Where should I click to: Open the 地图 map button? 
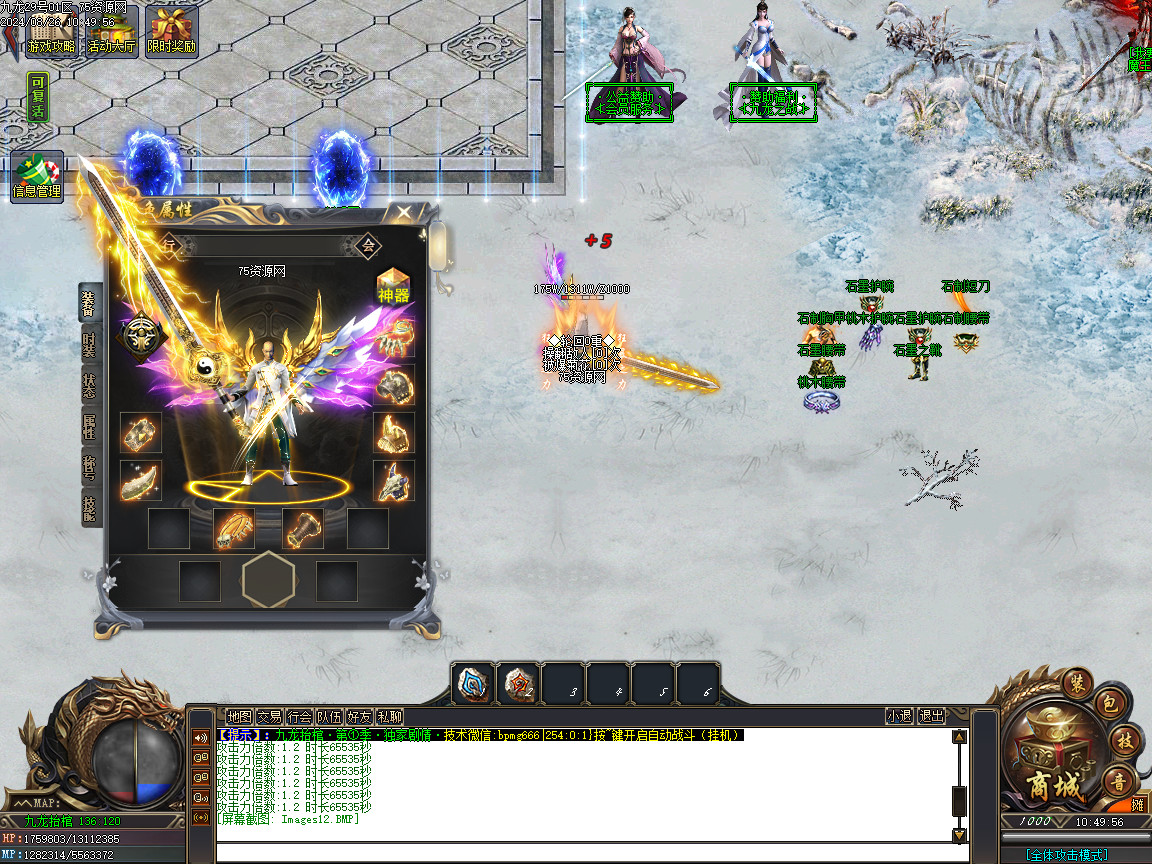point(239,717)
